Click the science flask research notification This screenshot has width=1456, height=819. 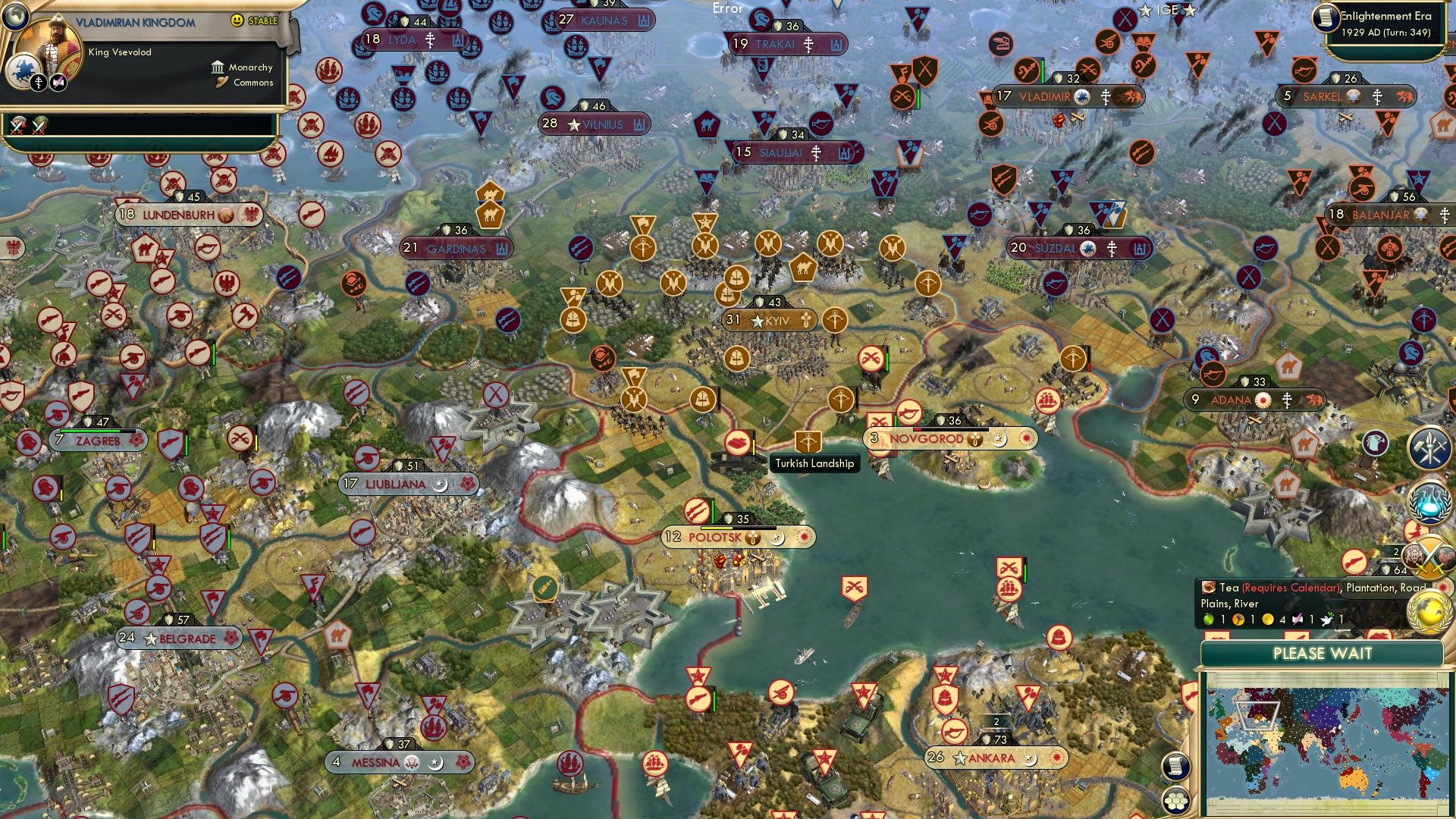click(x=1429, y=500)
